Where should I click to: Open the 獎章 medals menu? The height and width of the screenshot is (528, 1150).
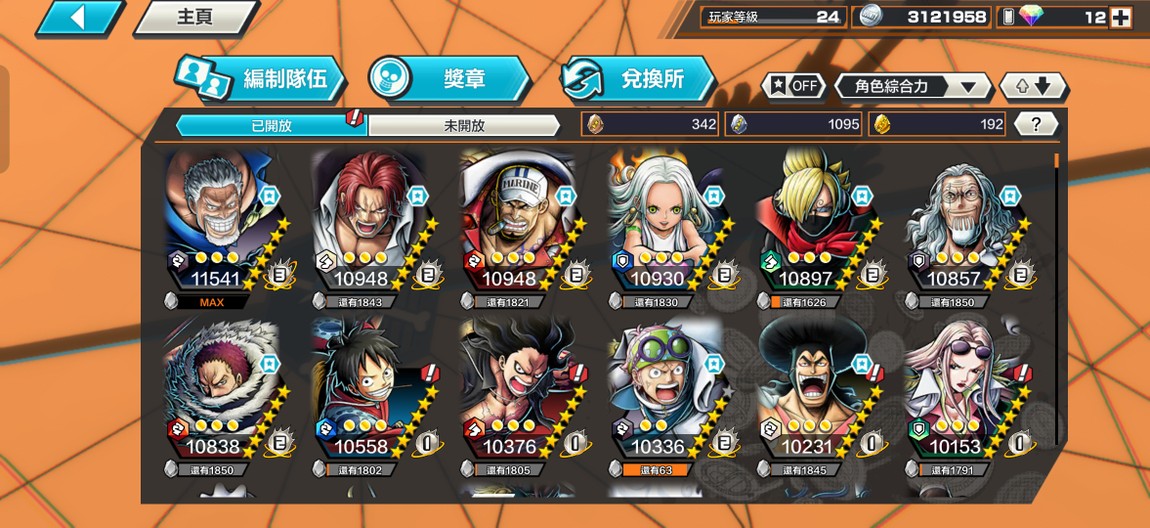pos(448,79)
